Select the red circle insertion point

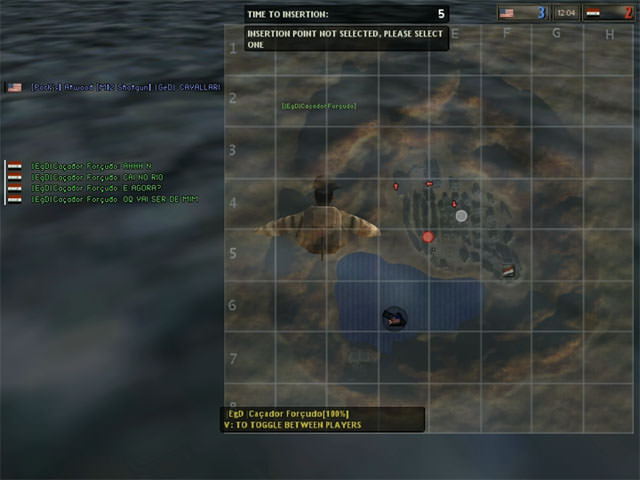(x=428, y=237)
